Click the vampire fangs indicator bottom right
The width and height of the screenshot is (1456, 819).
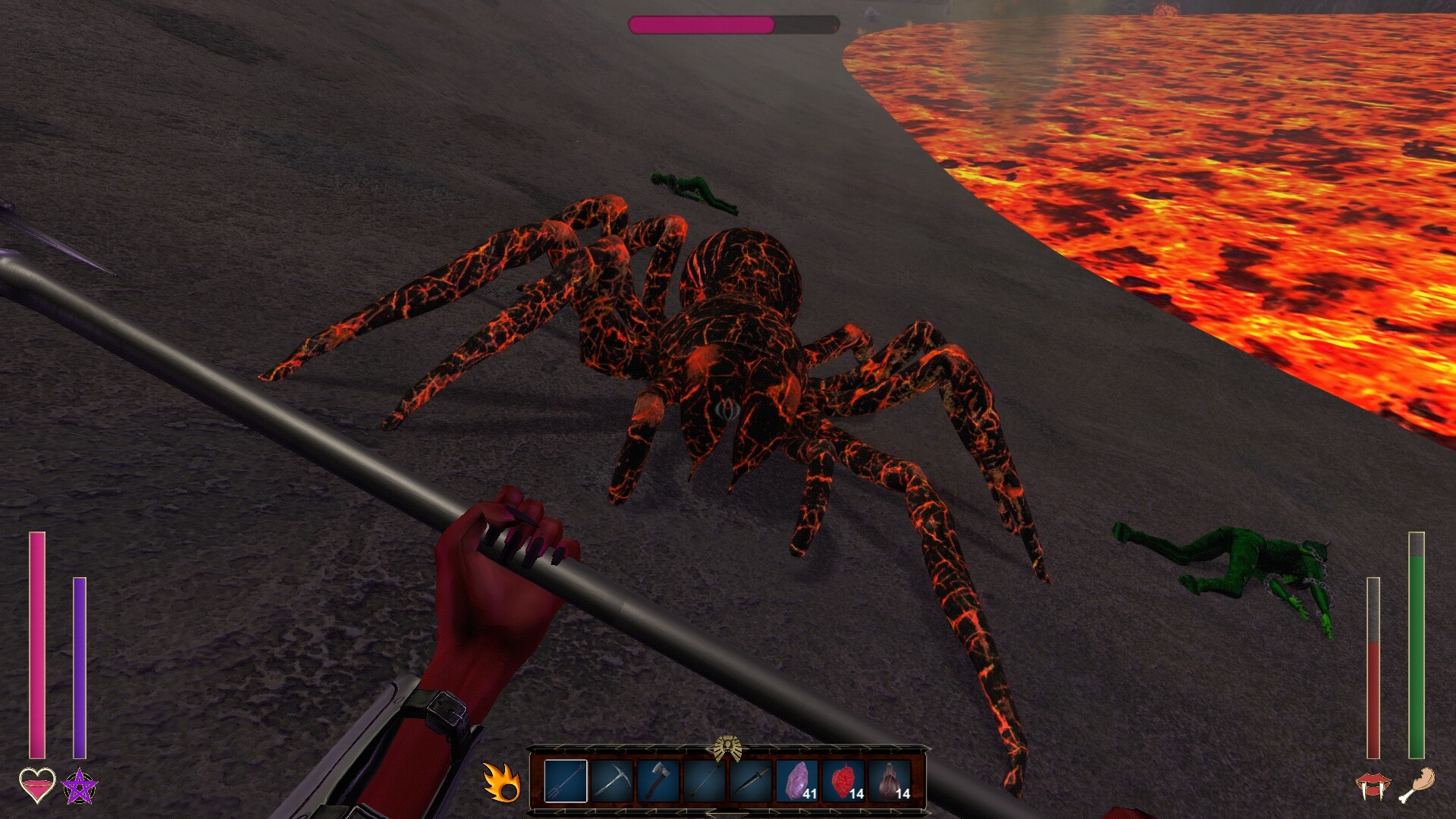click(1373, 786)
